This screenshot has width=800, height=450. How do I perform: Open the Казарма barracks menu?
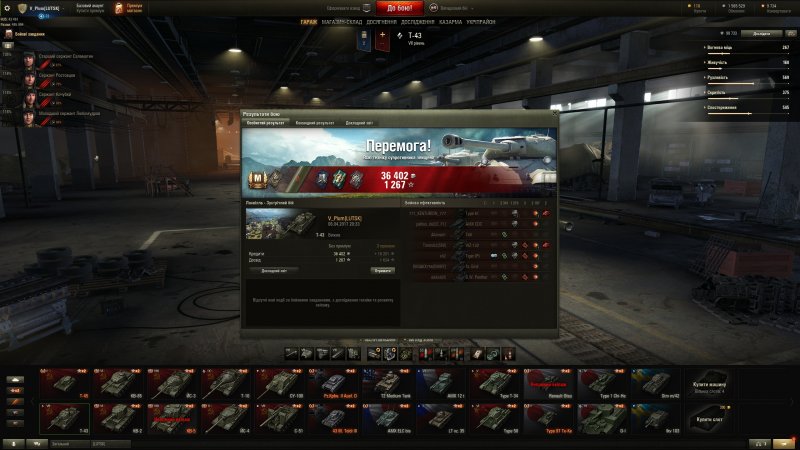(x=451, y=21)
